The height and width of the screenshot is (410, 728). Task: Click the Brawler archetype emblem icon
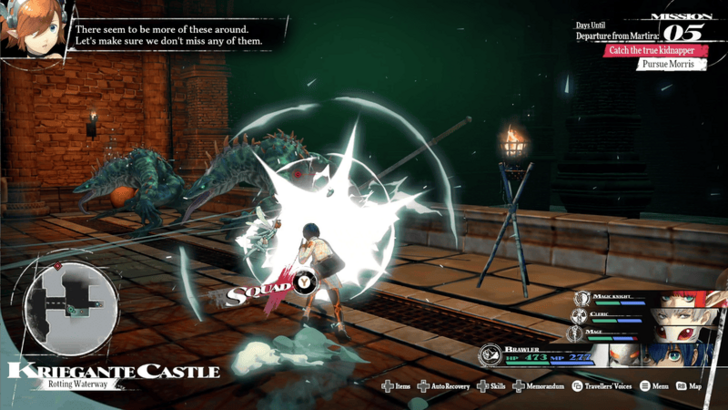click(489, 355)
